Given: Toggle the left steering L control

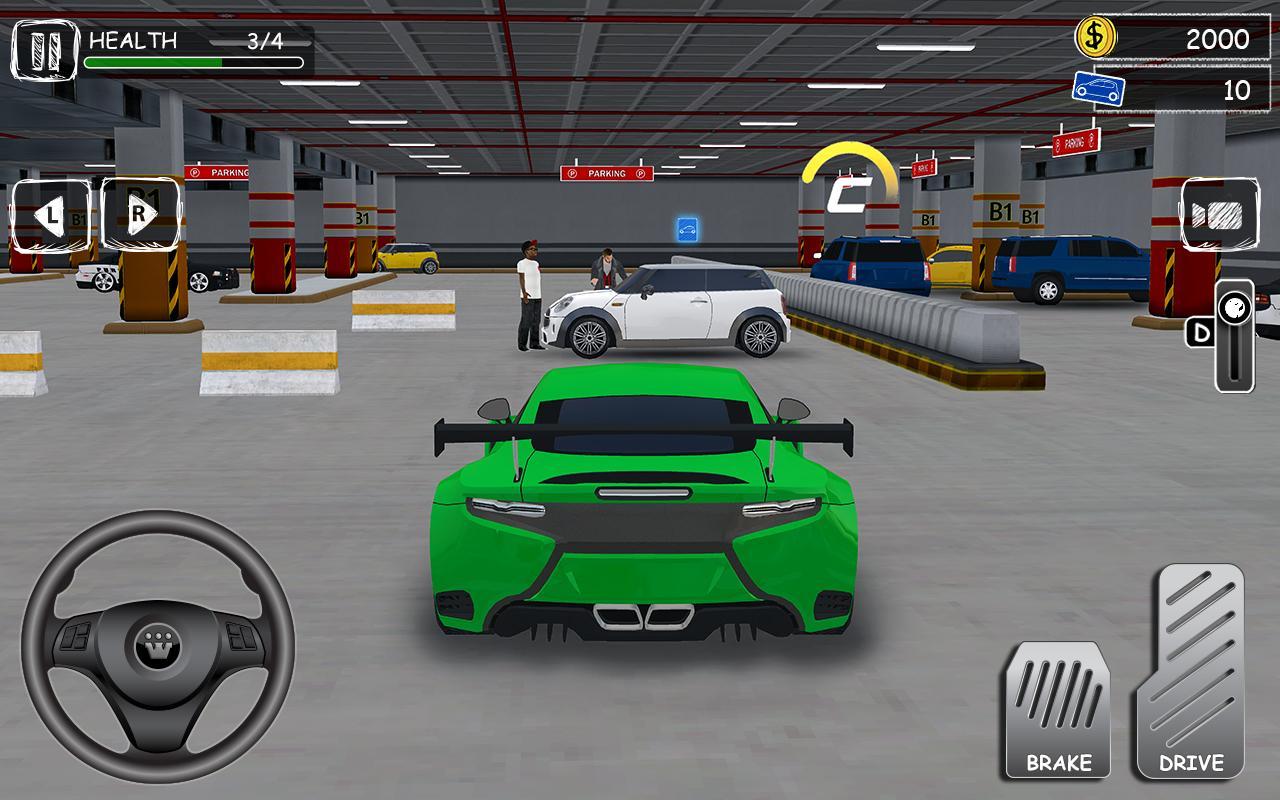Looking at the screenshot, I should 49,213.
